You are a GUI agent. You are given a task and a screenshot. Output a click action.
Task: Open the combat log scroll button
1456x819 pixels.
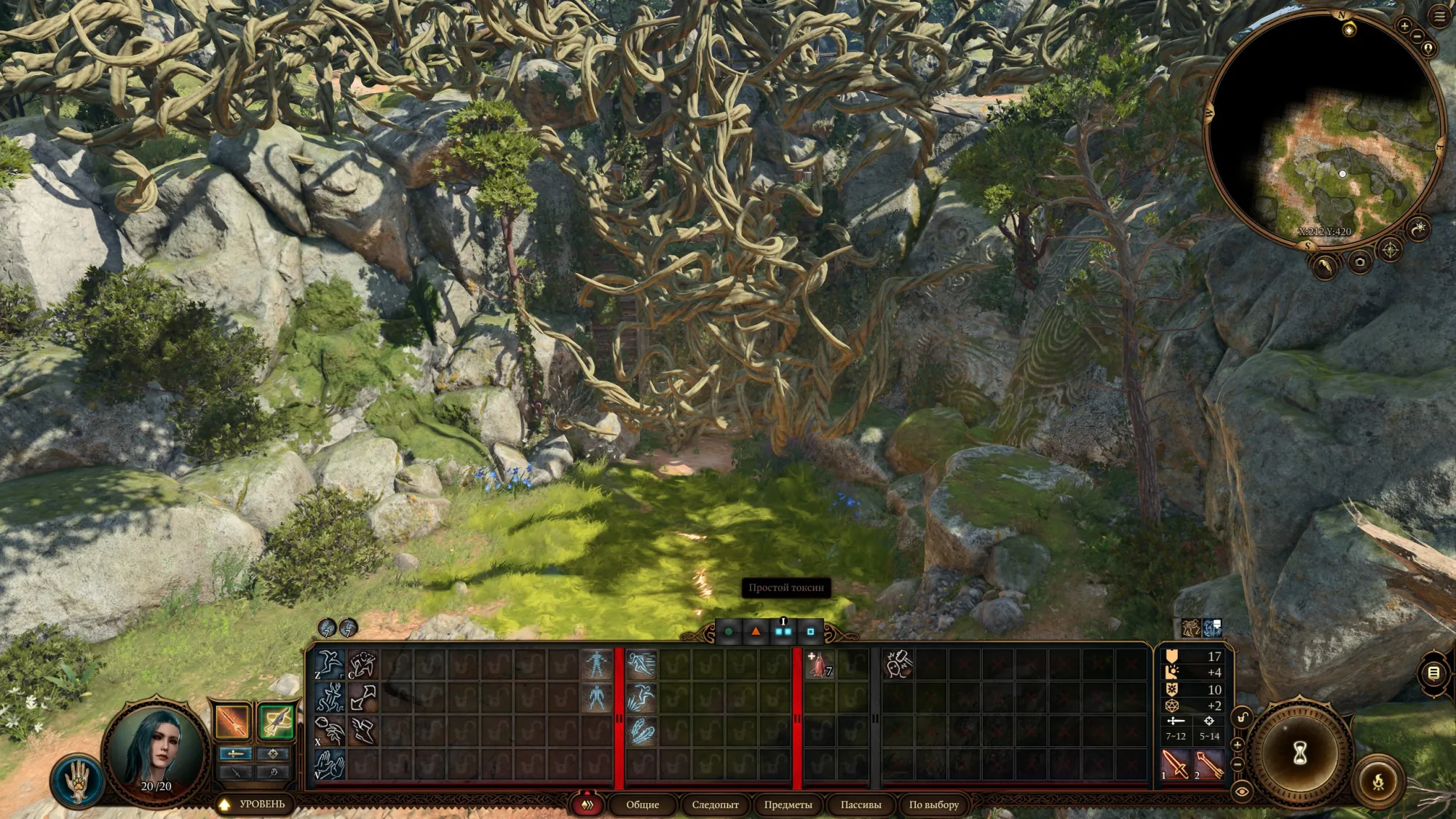[1433, 673]
